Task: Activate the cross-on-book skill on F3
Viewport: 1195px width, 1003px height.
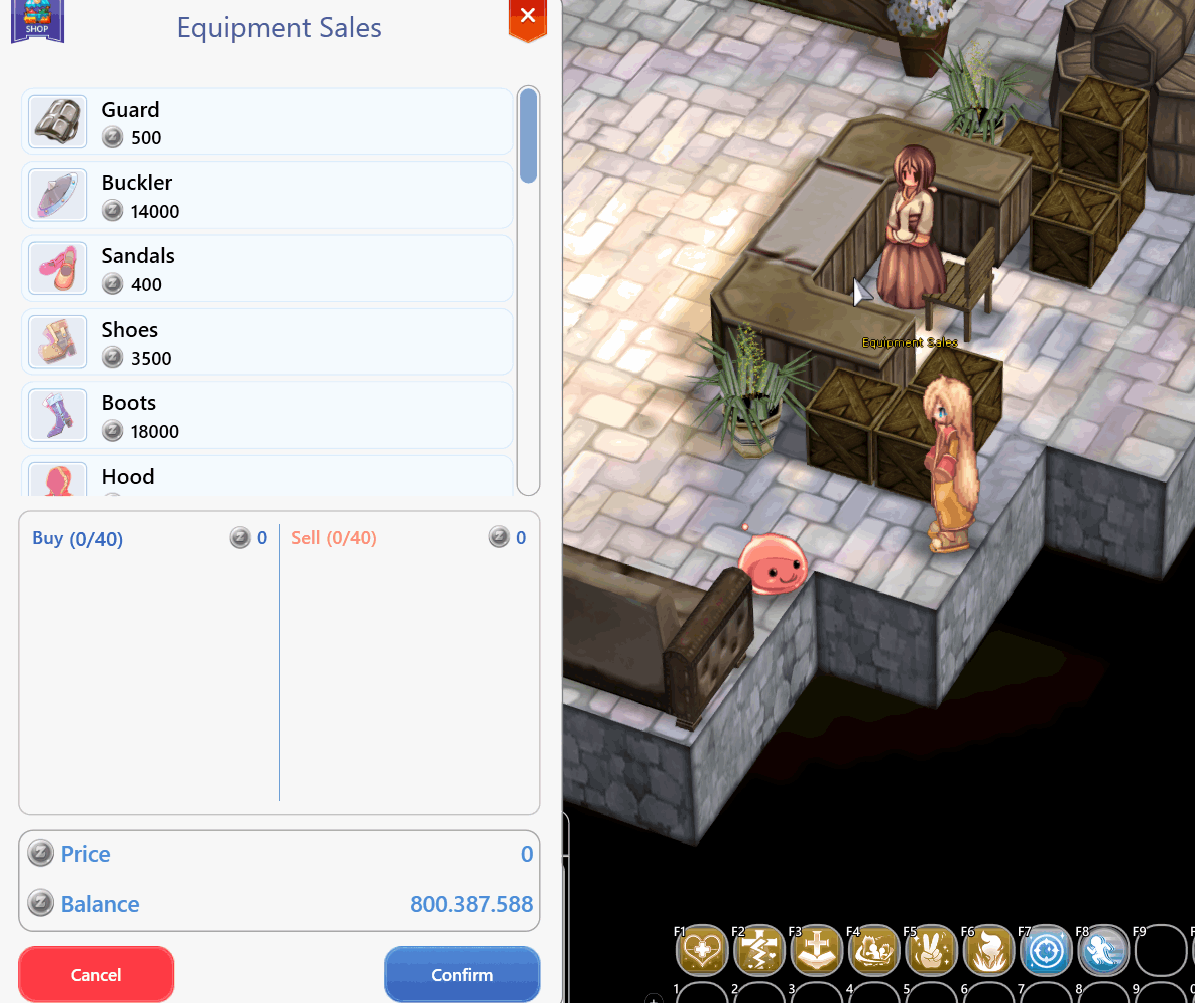Action: pyautogui.click(x=817, y=950)
